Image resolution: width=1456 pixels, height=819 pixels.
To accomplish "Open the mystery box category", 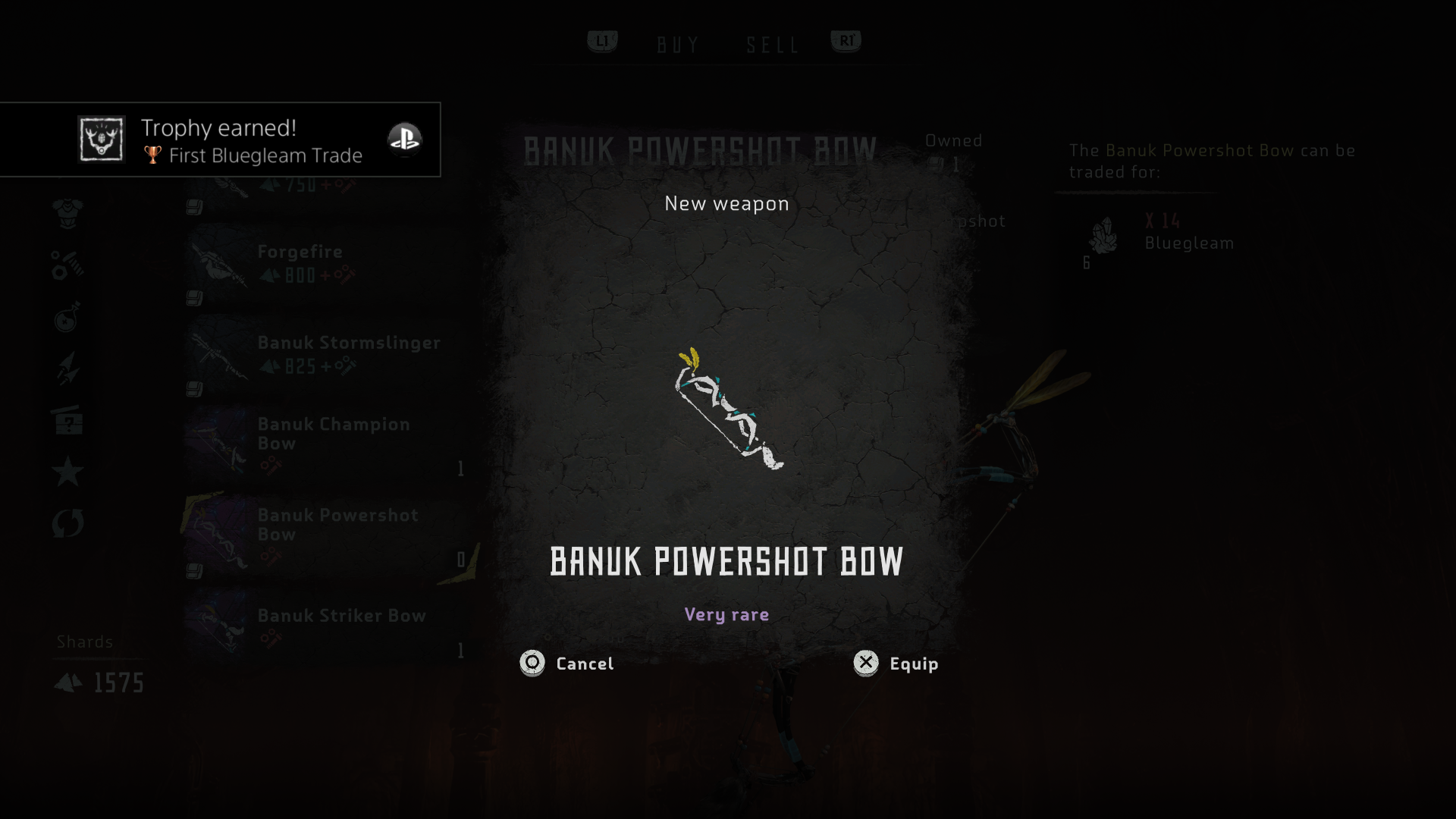I will 67,420.
